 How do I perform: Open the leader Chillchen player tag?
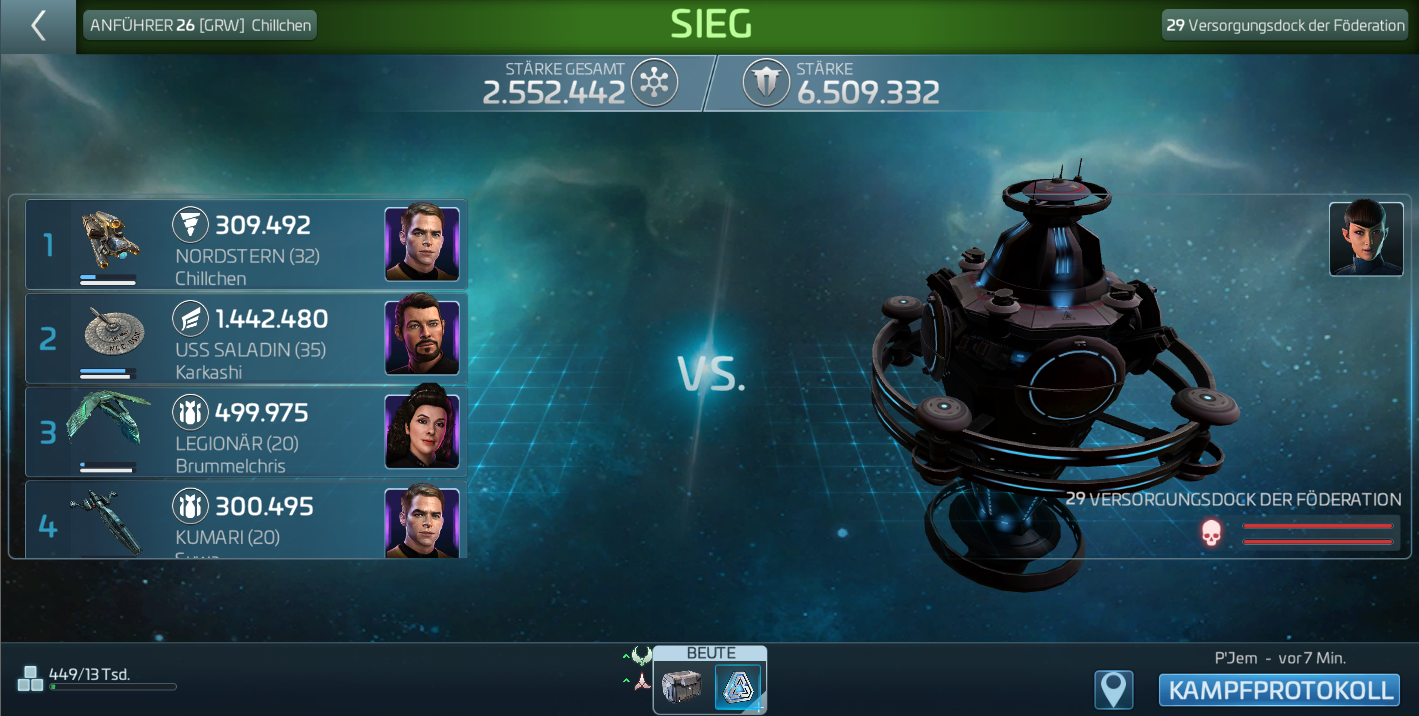(200, 25)
